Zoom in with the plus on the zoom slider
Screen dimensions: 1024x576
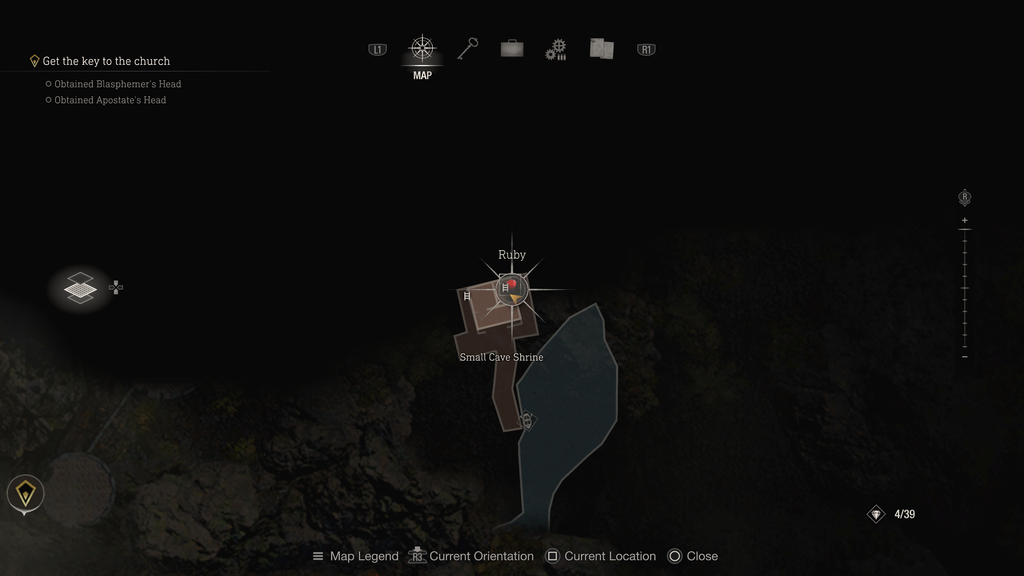(965, 220)
